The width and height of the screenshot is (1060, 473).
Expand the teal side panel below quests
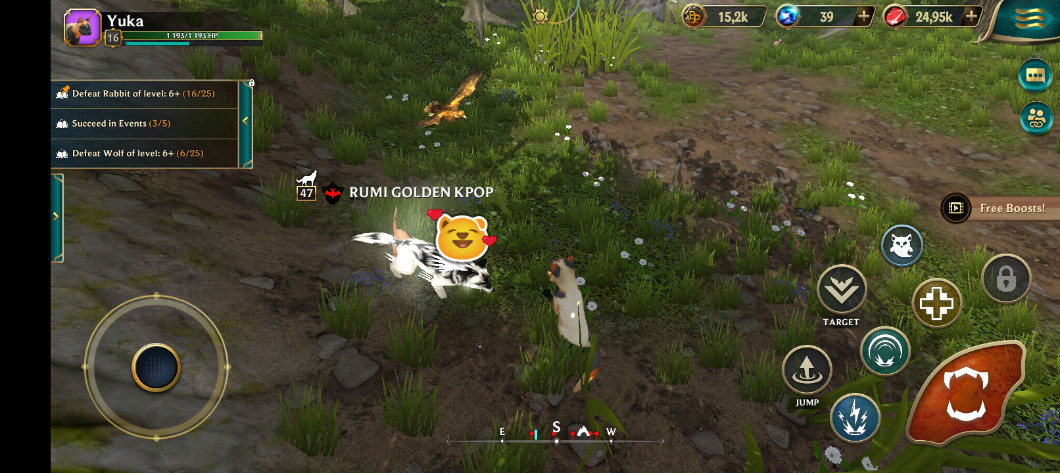coord(57,217)
